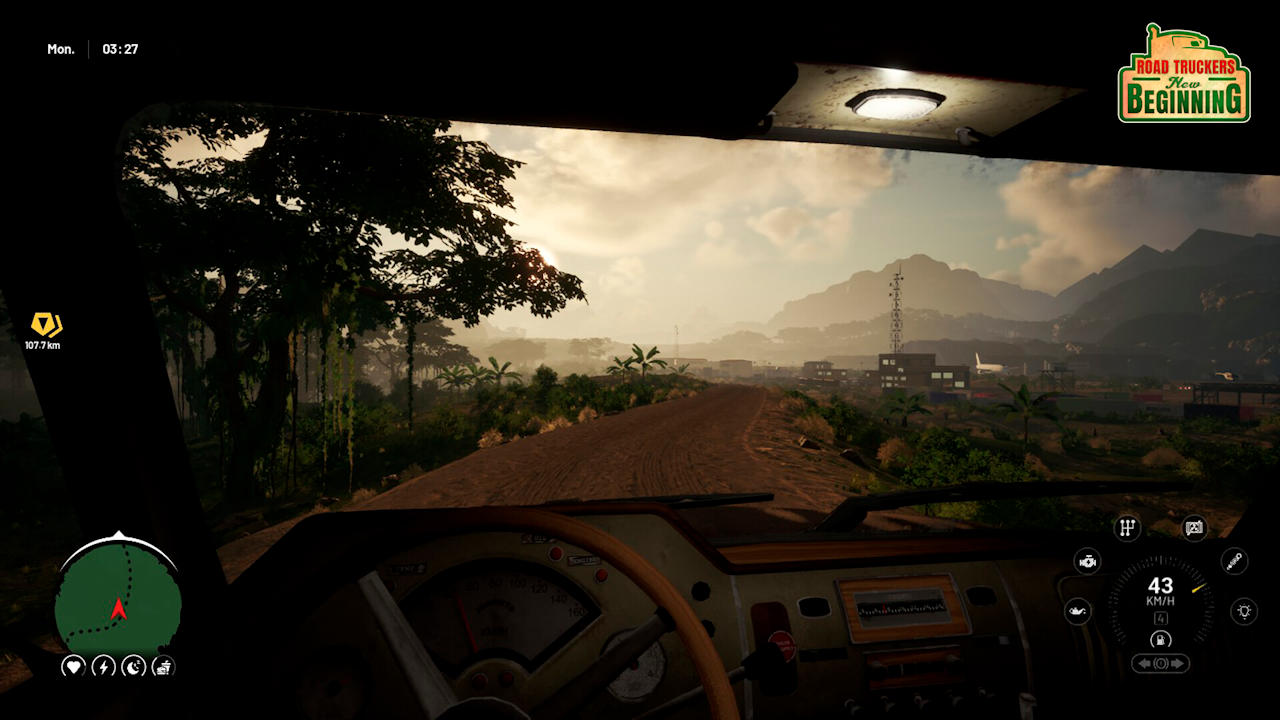Select the yellow waypoint objective marker

click(x=45, y=324)
